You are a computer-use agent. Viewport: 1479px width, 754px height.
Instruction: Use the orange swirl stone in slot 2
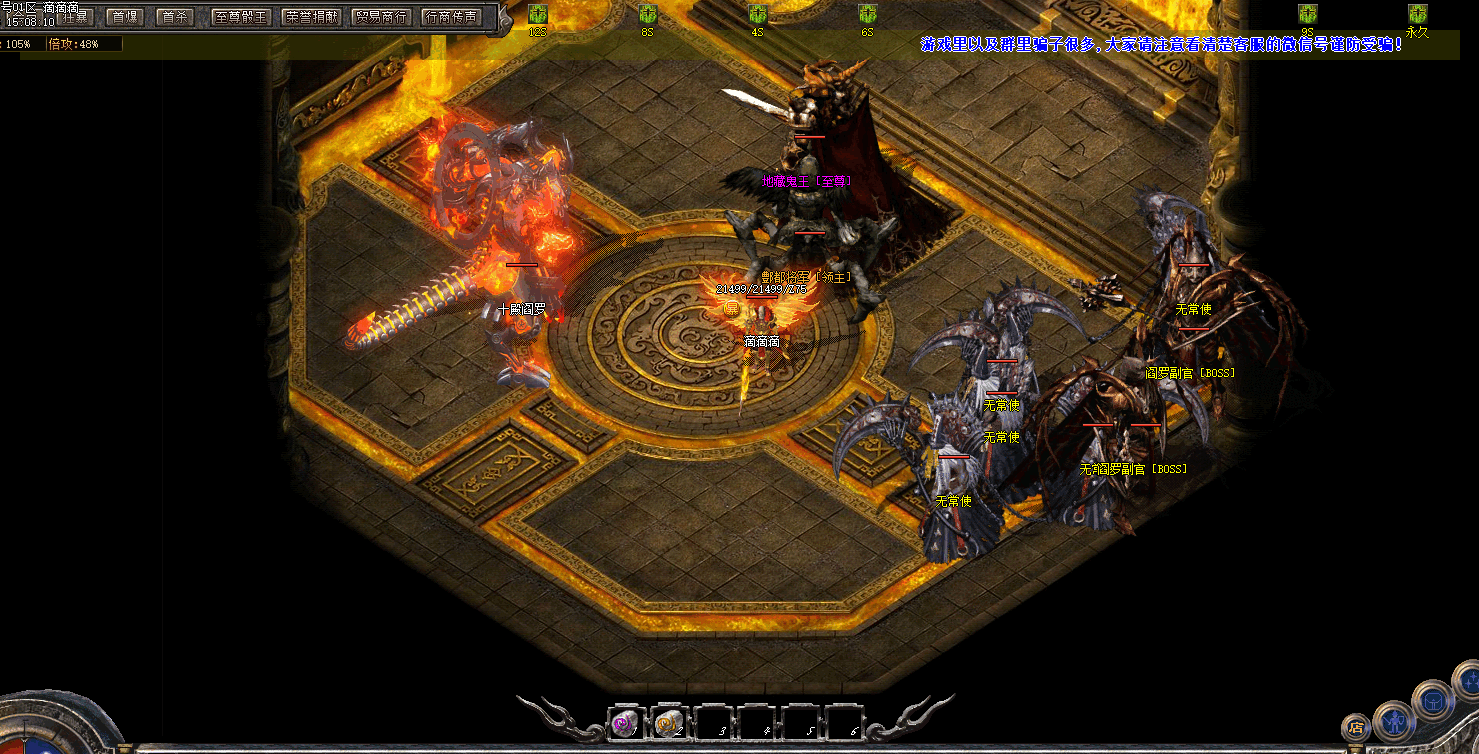tap(669, 724)
